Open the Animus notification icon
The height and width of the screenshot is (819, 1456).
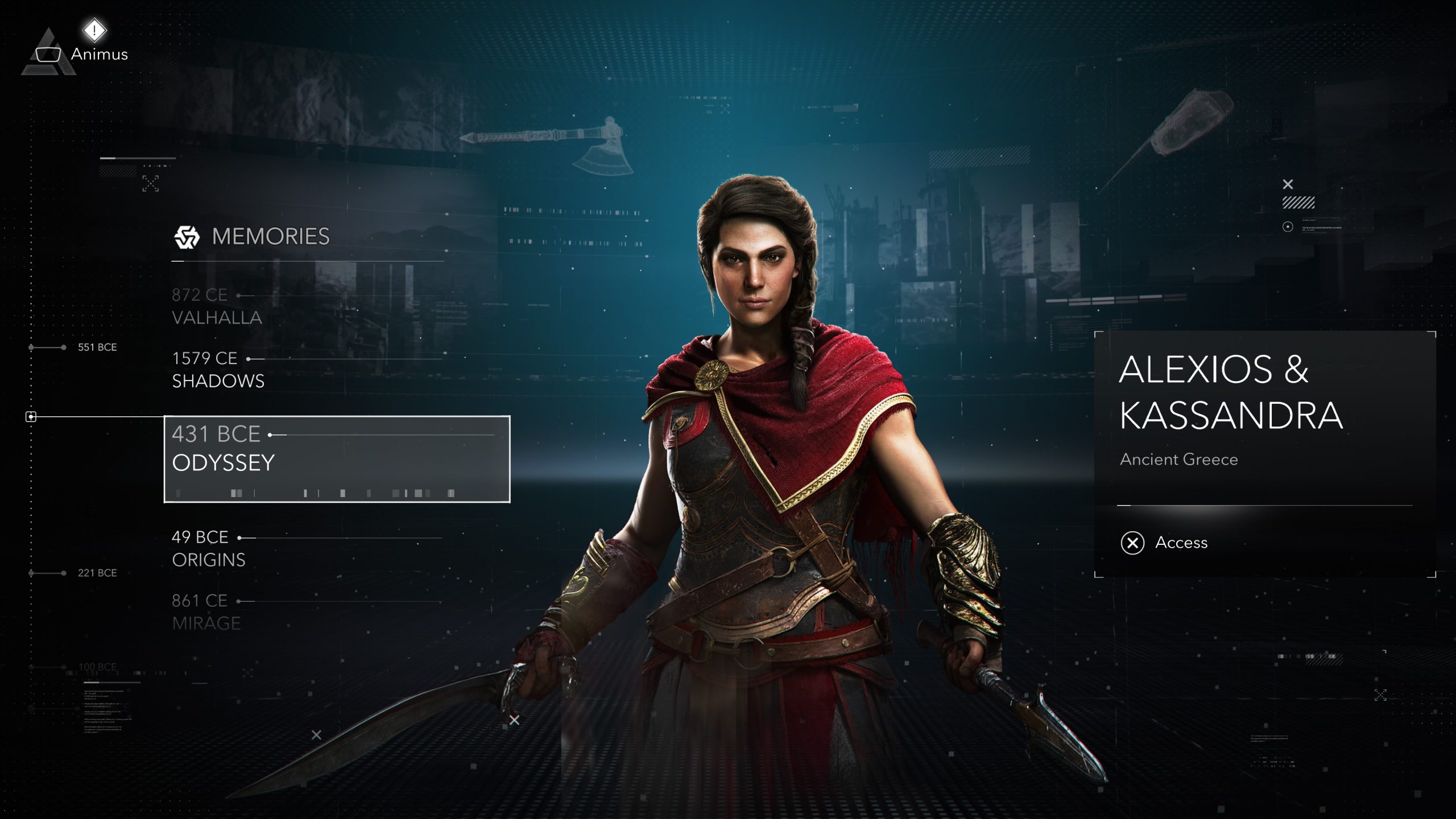[x=94, y=30]
